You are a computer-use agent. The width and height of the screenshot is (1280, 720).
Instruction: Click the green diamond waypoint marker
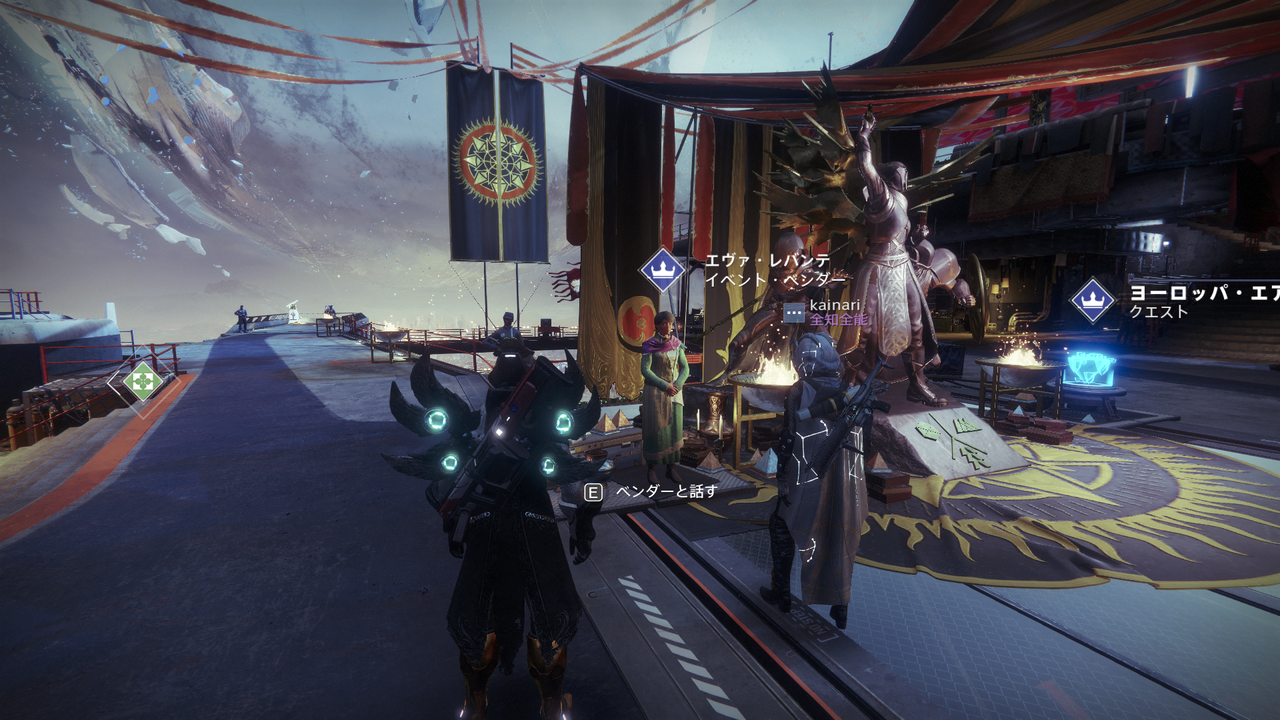pos(143,381)
